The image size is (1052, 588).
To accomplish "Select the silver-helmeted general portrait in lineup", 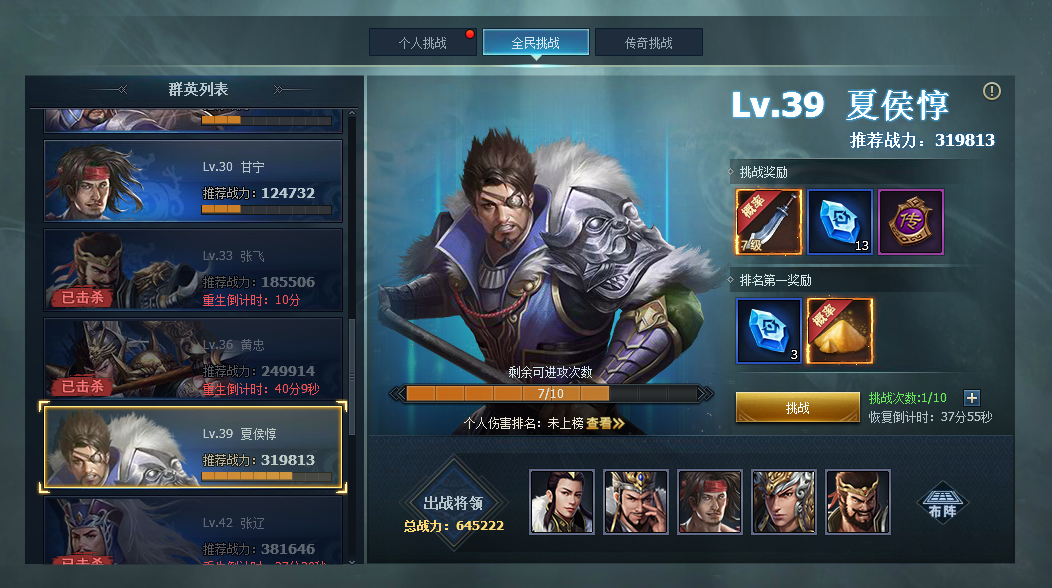I will point(784,502).
